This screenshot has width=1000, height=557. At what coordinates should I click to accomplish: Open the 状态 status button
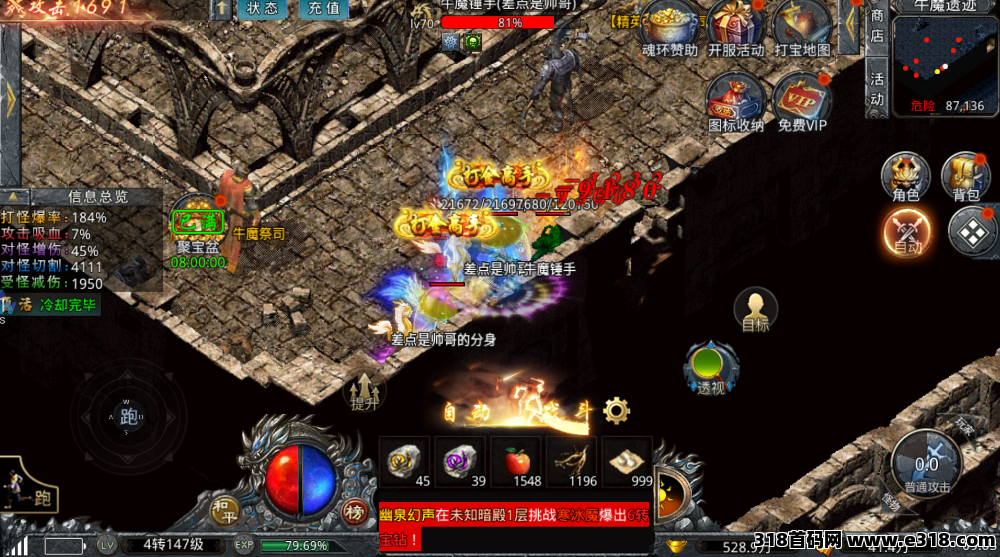pyautogui.click(x=262, y=9)
